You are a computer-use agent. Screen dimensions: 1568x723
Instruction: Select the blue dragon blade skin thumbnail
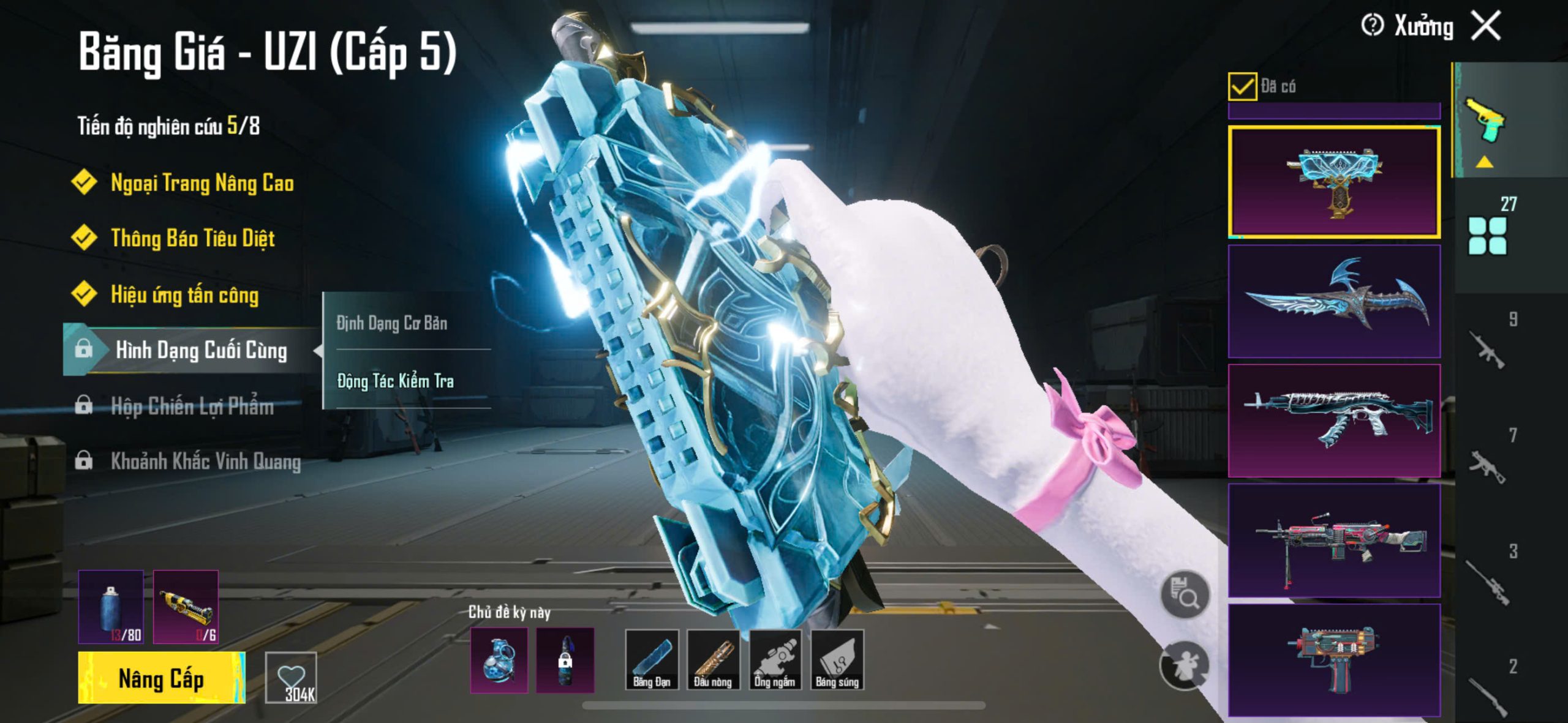tap(1334, 301)
